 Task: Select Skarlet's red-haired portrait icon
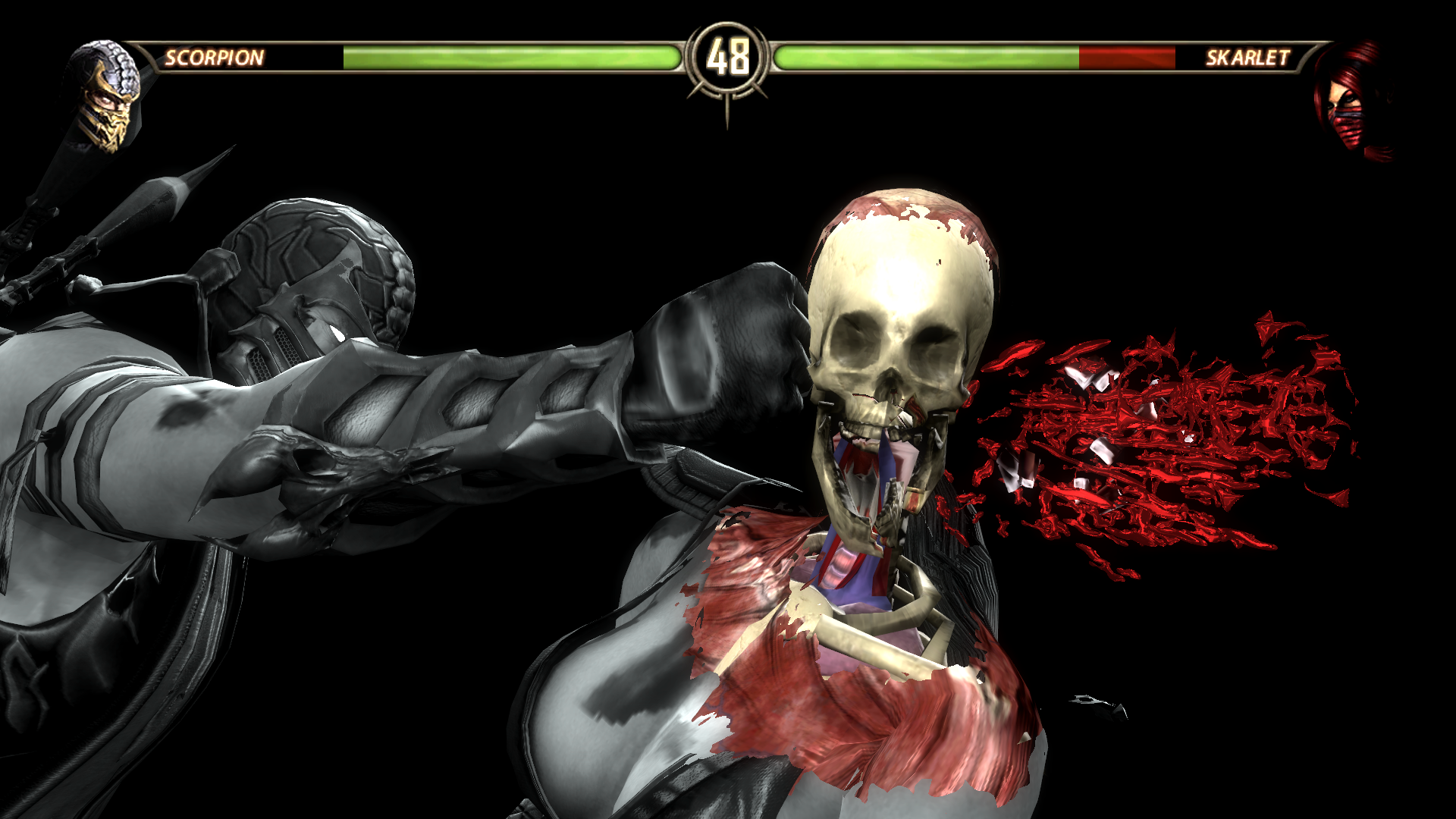1352,100
